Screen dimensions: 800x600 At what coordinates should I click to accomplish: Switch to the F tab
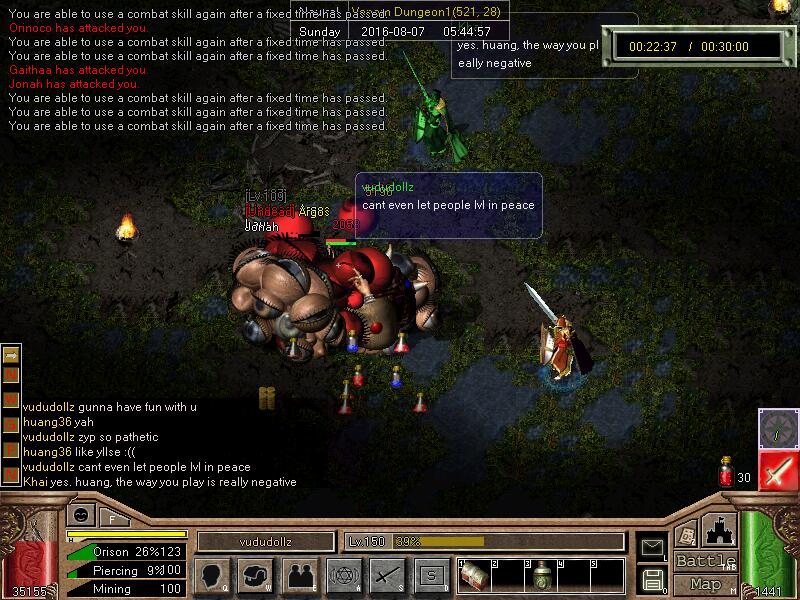112,518
